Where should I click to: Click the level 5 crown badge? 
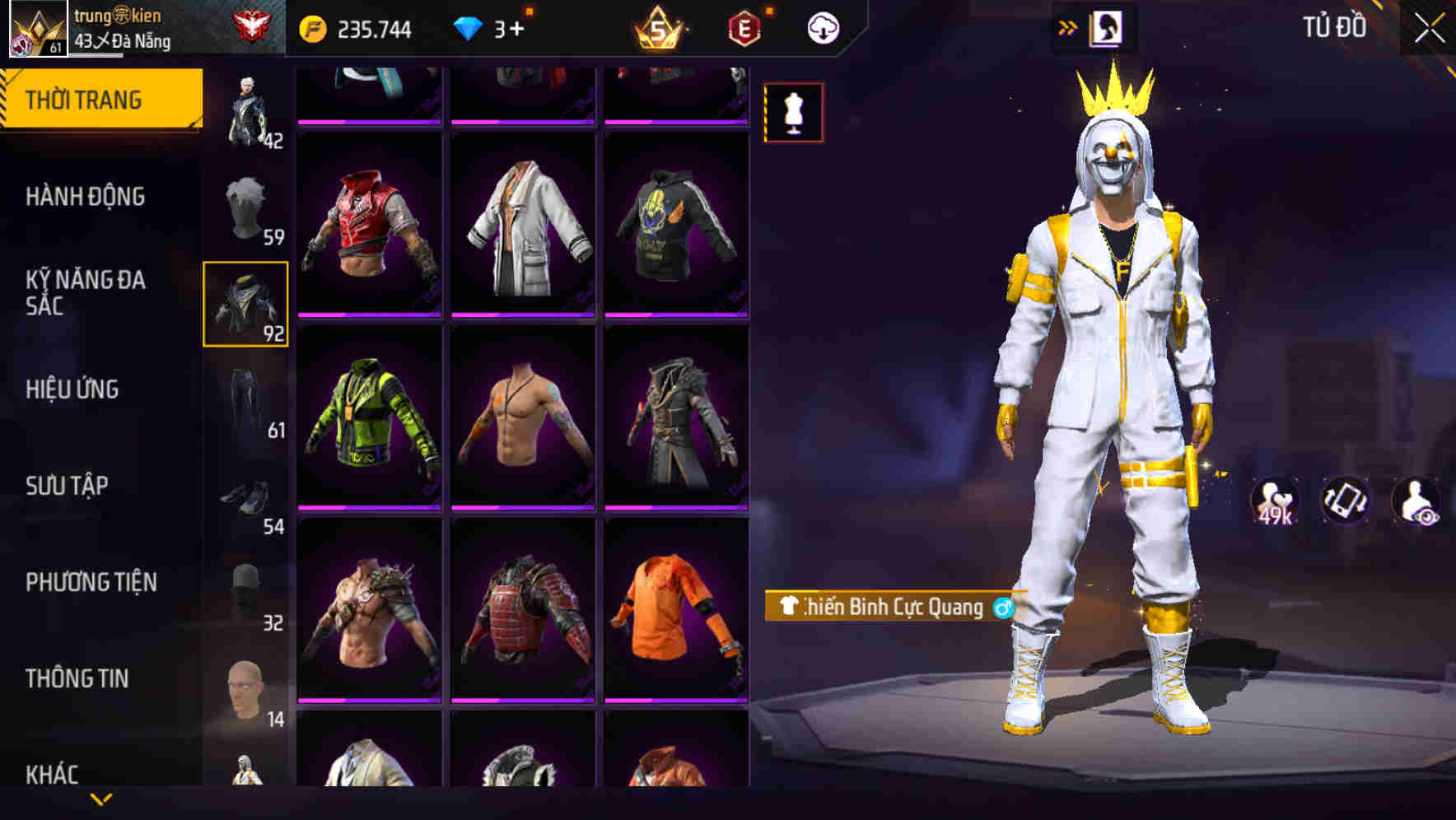tap(658, 27)
